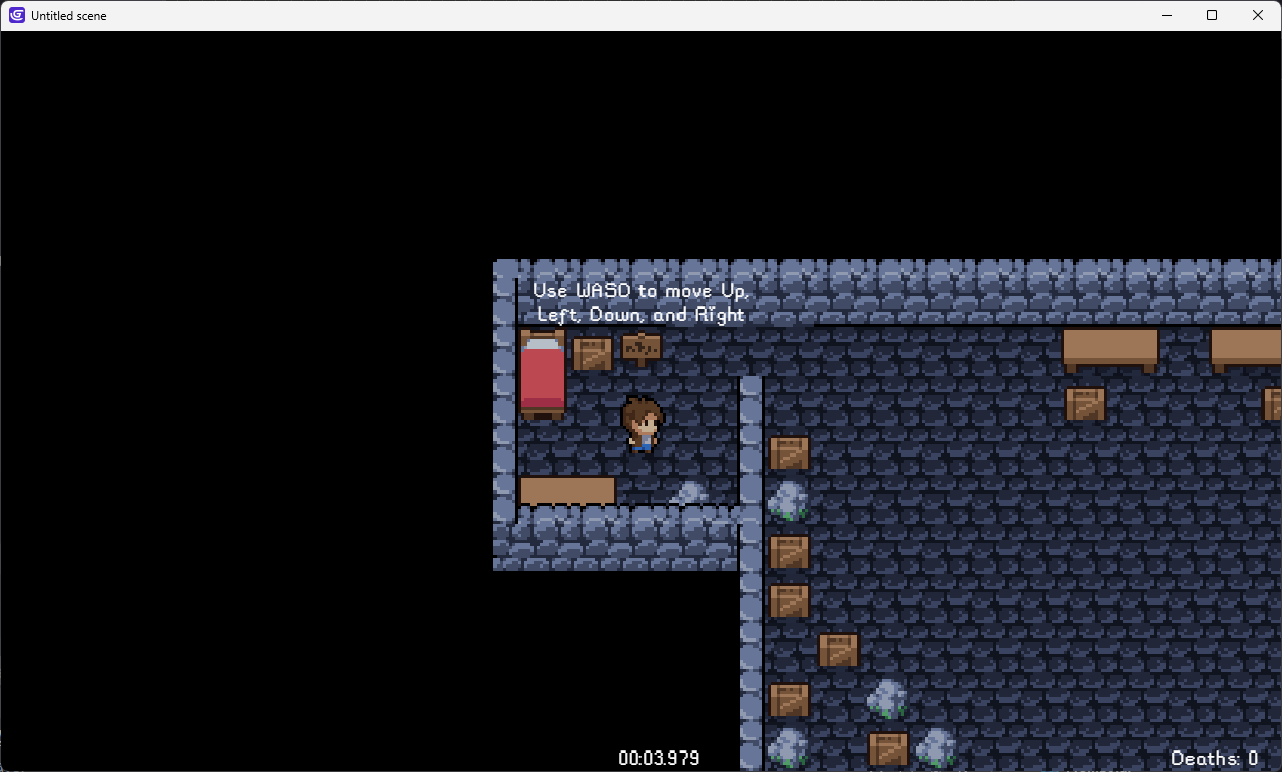1282x772 pixels.
Task: Click the cobweb near the bedroom doorway
Action: (x=690, y=492)
